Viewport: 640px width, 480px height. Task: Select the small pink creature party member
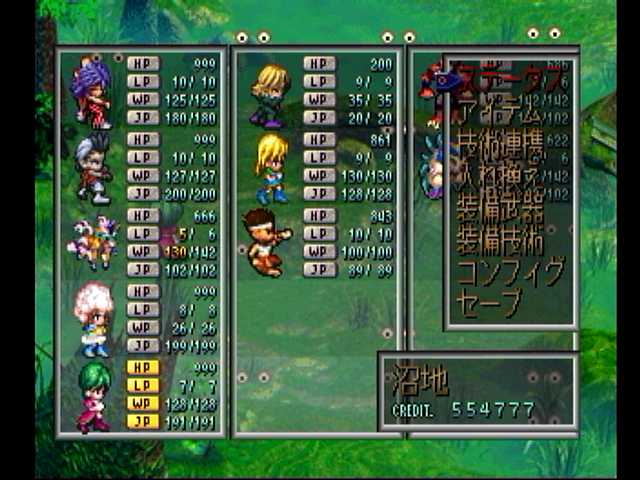click(x=90, y=243)
